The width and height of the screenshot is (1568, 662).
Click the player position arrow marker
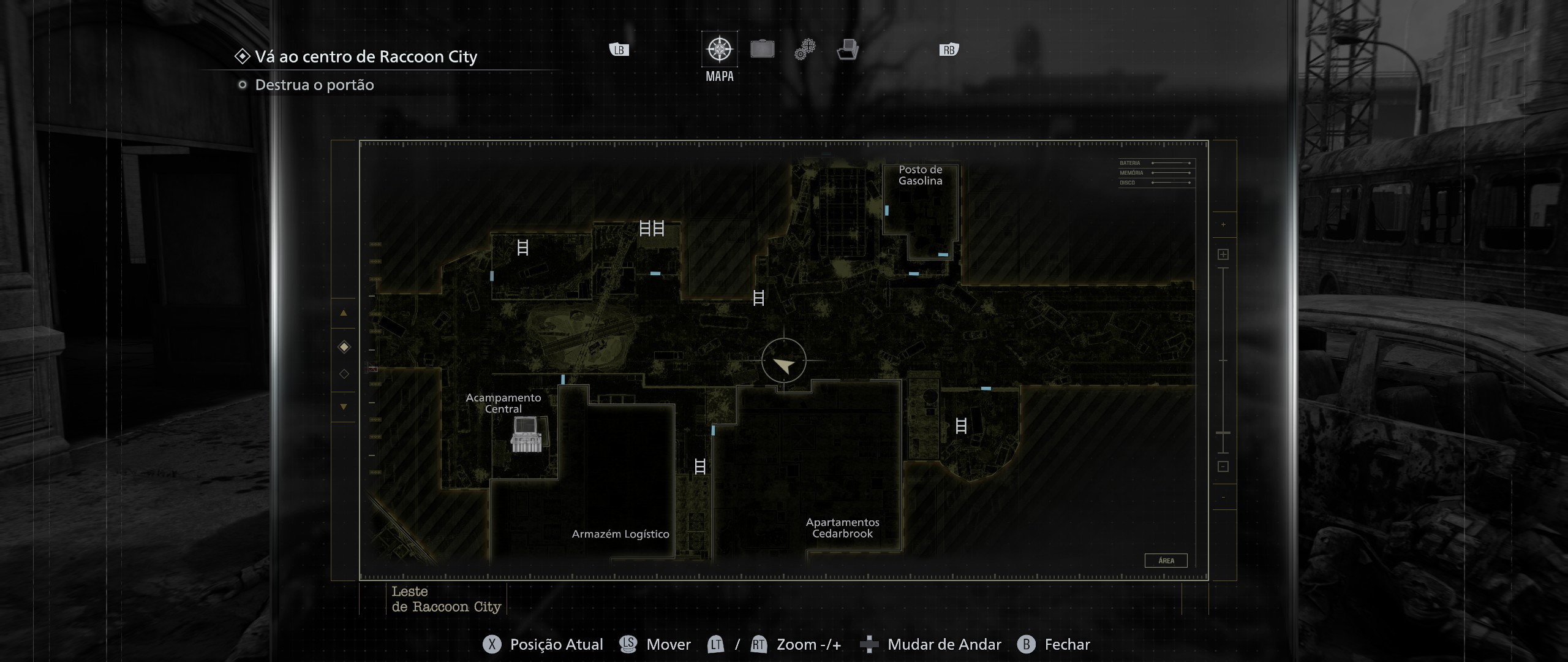783,365
